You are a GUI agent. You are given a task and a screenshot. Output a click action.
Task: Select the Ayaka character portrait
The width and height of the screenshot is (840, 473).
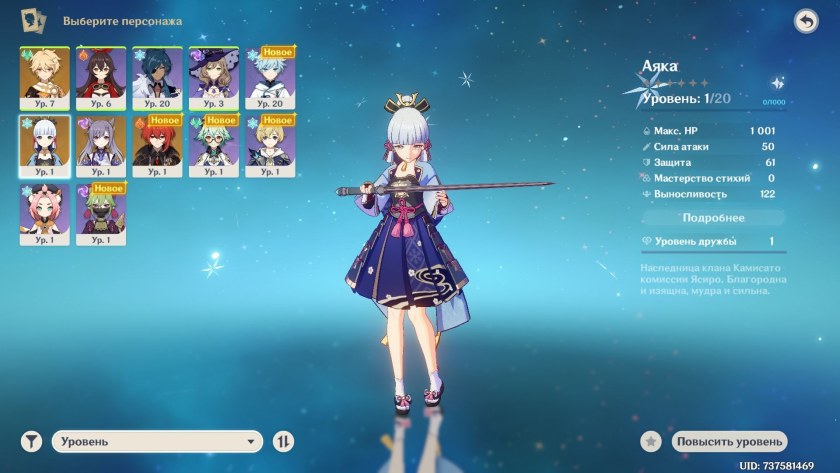44,144
